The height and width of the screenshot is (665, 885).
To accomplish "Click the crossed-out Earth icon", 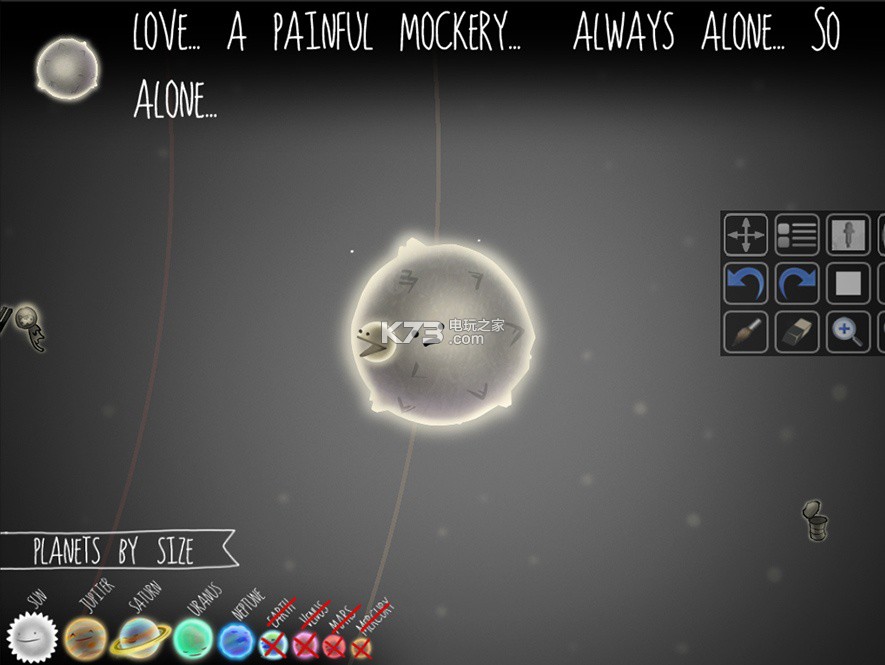I will [x=273, y=645].
